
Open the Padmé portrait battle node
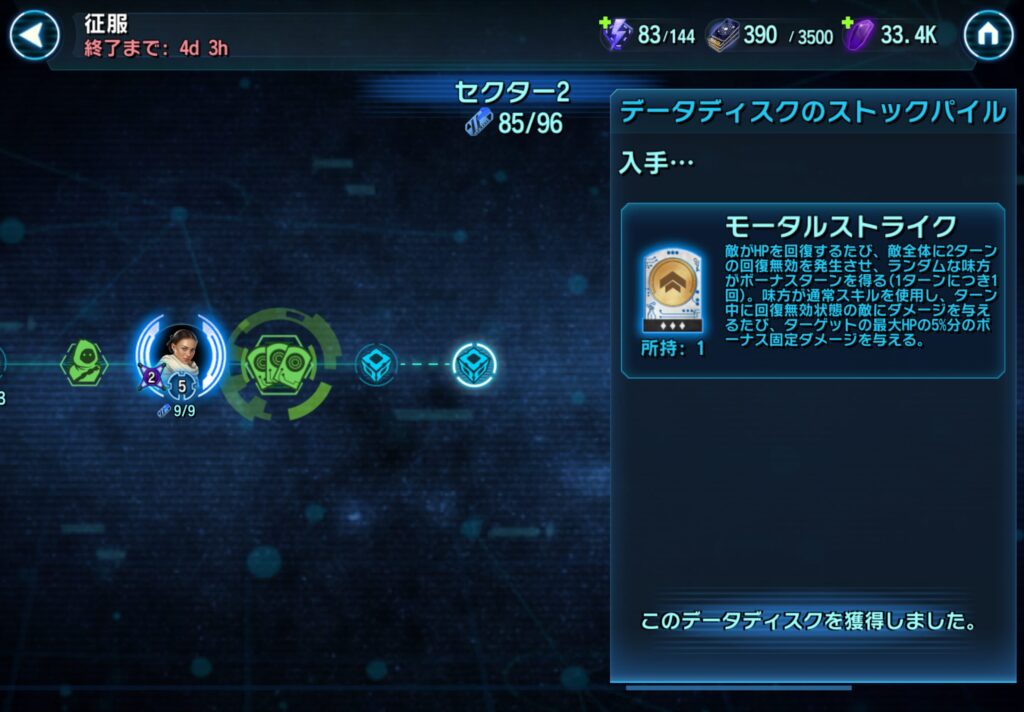coord(181,356)
